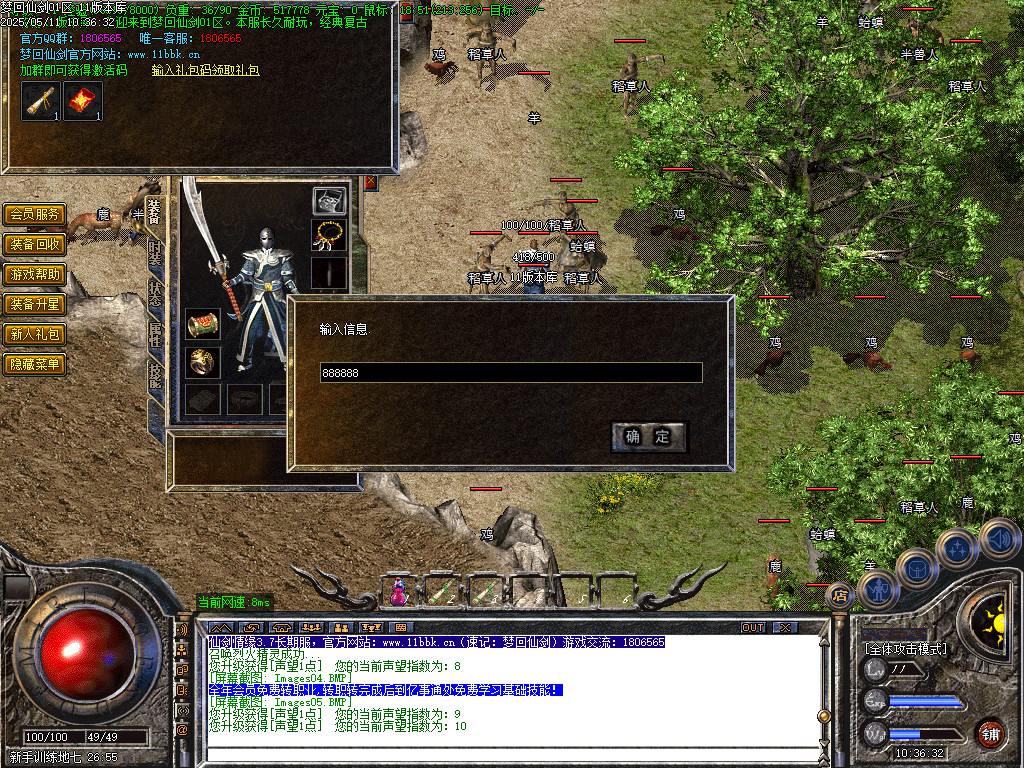Switch to the 状态 status tab
The image size is (1024, 768).
(155, 295)
